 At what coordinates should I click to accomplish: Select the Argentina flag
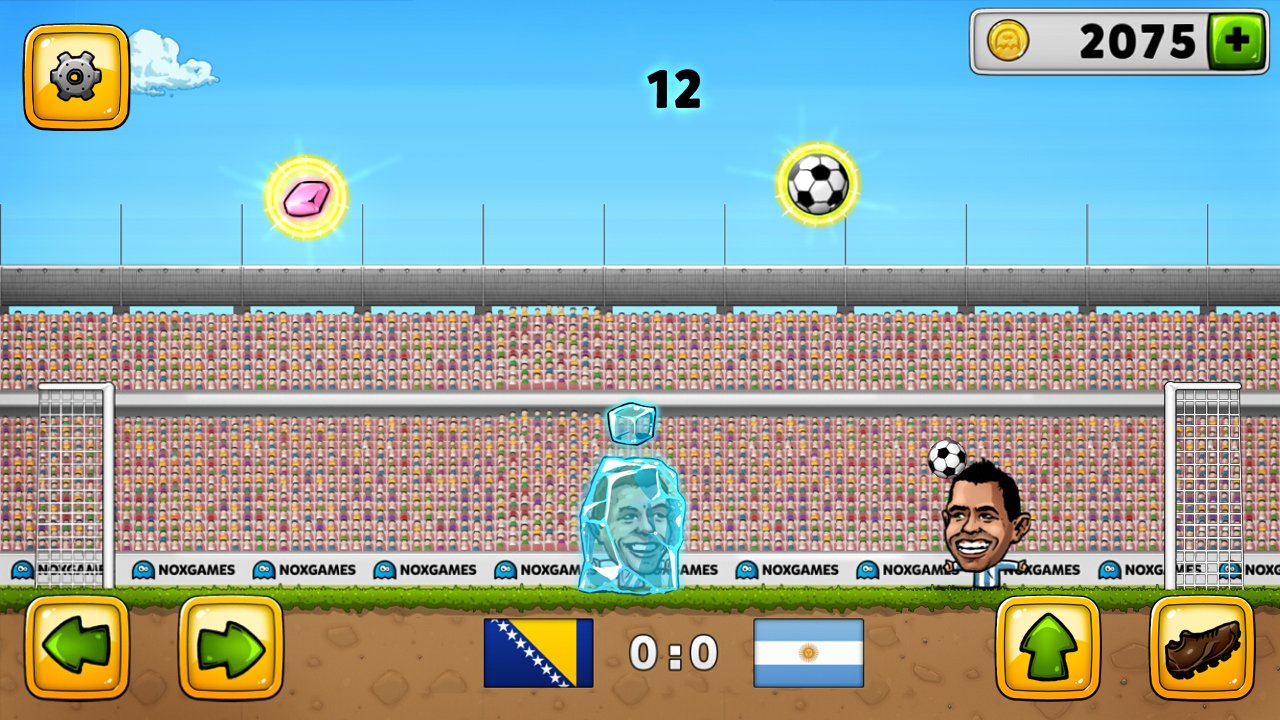[x=810, y=652]
